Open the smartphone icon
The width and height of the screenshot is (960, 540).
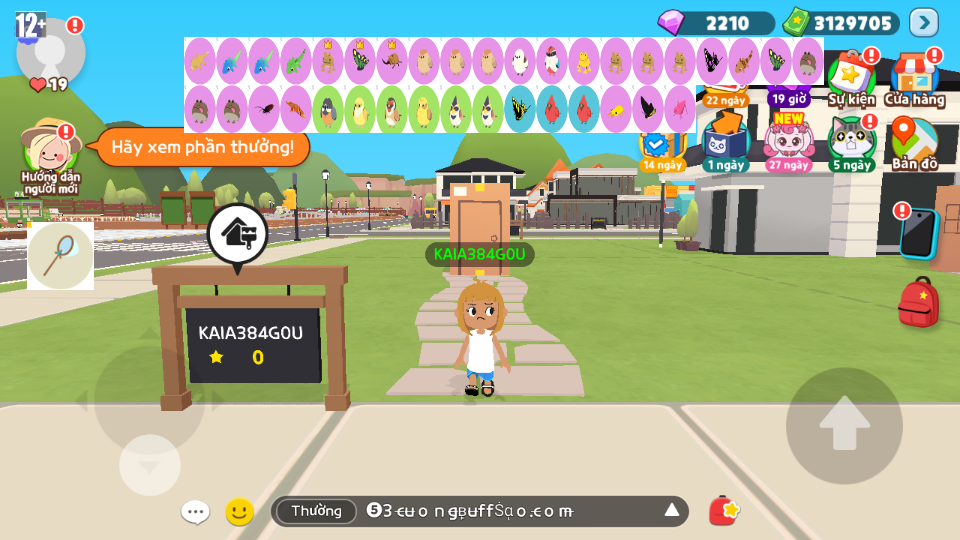click(x=918, y=234)
